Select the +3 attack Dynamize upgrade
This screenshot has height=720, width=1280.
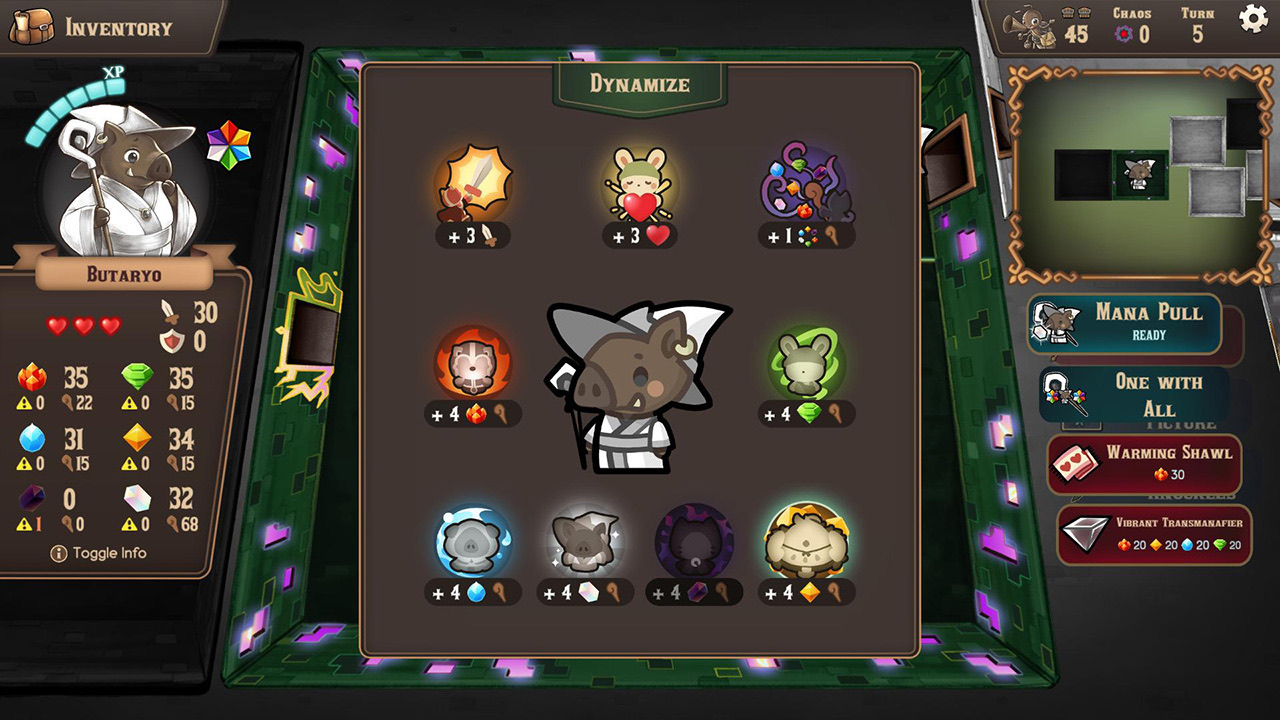point(474,192)
